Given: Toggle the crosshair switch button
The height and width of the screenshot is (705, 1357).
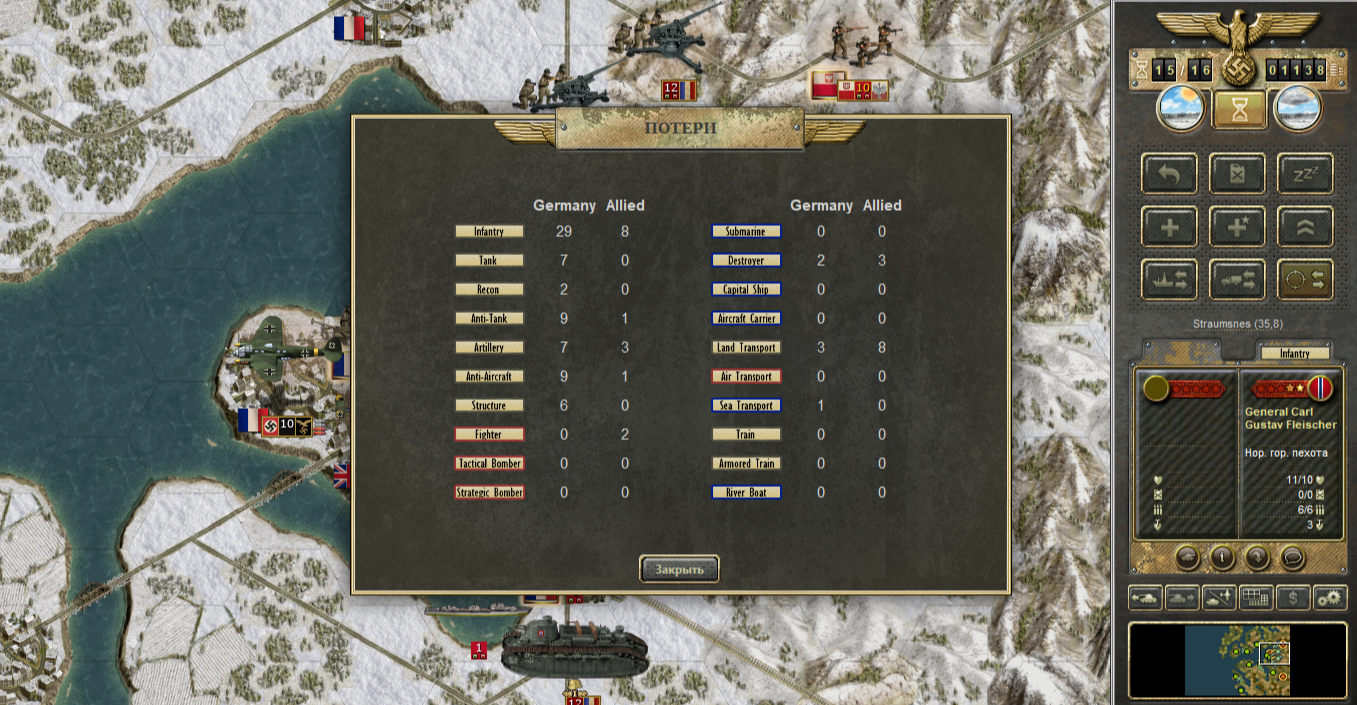Looking at the screenshot, I should click(x=1305, y=280).
